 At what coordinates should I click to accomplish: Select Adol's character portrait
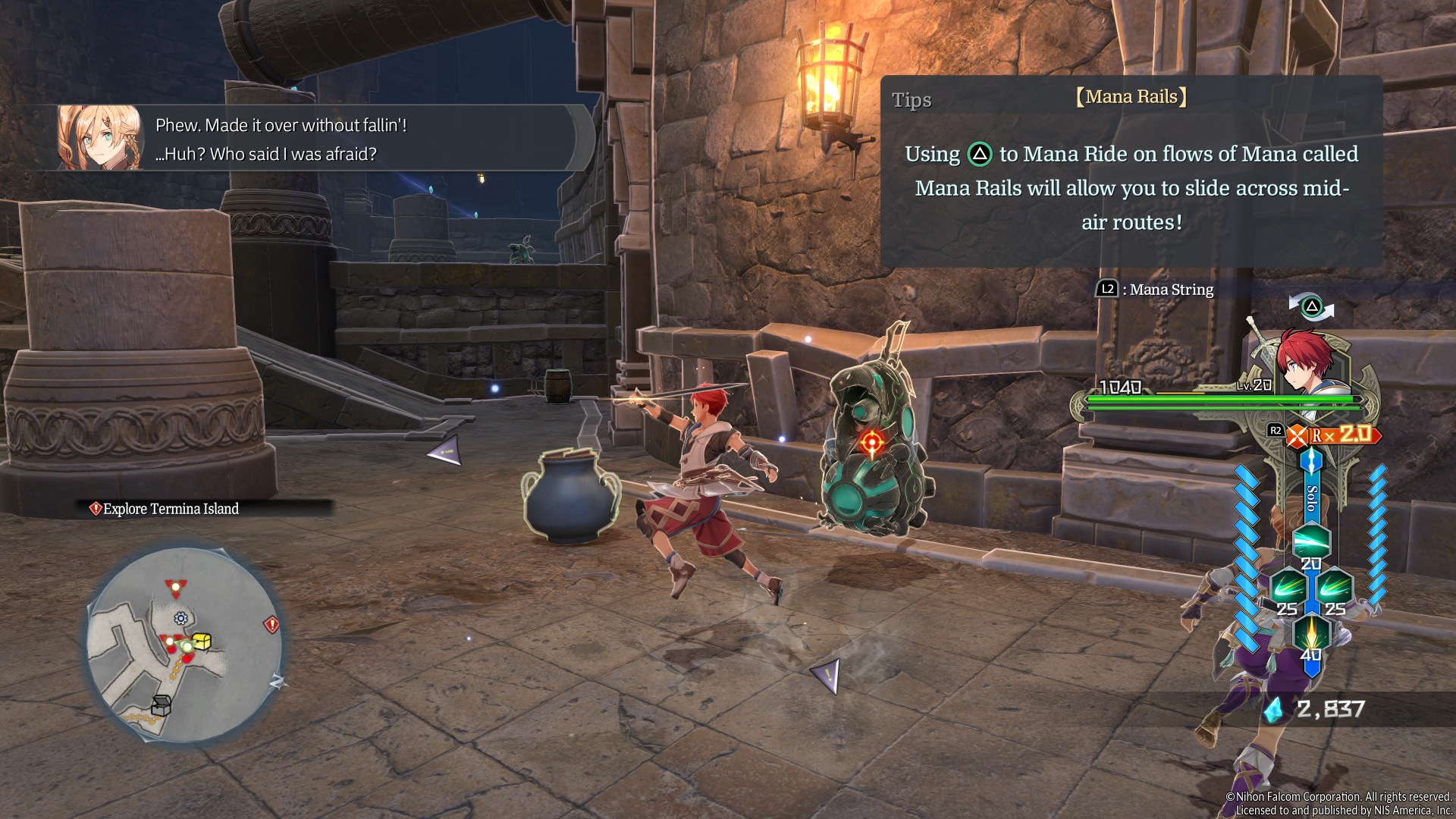click(1306, 362)
